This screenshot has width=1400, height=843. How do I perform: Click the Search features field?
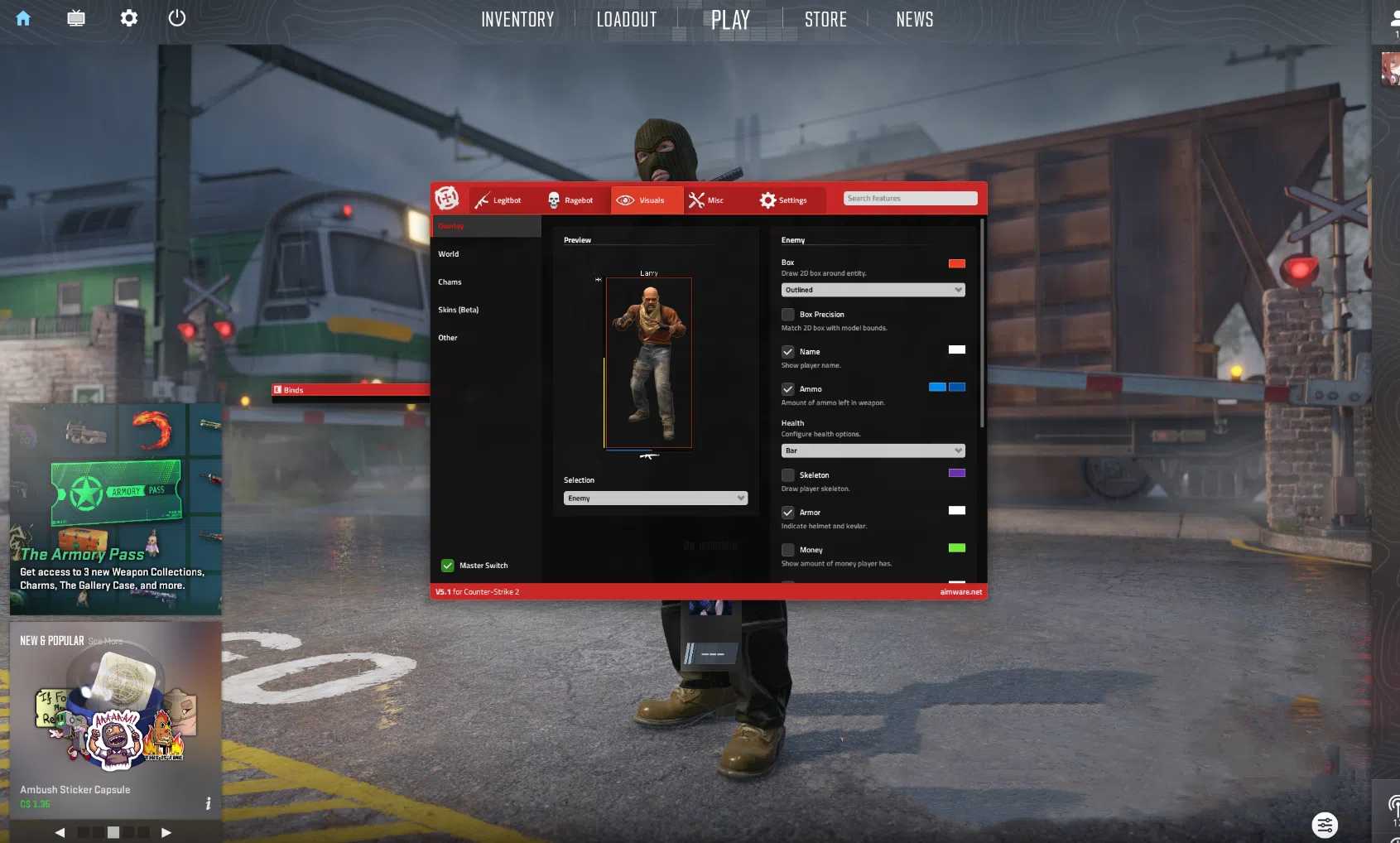pyautogui.click(x=910, y=199)
